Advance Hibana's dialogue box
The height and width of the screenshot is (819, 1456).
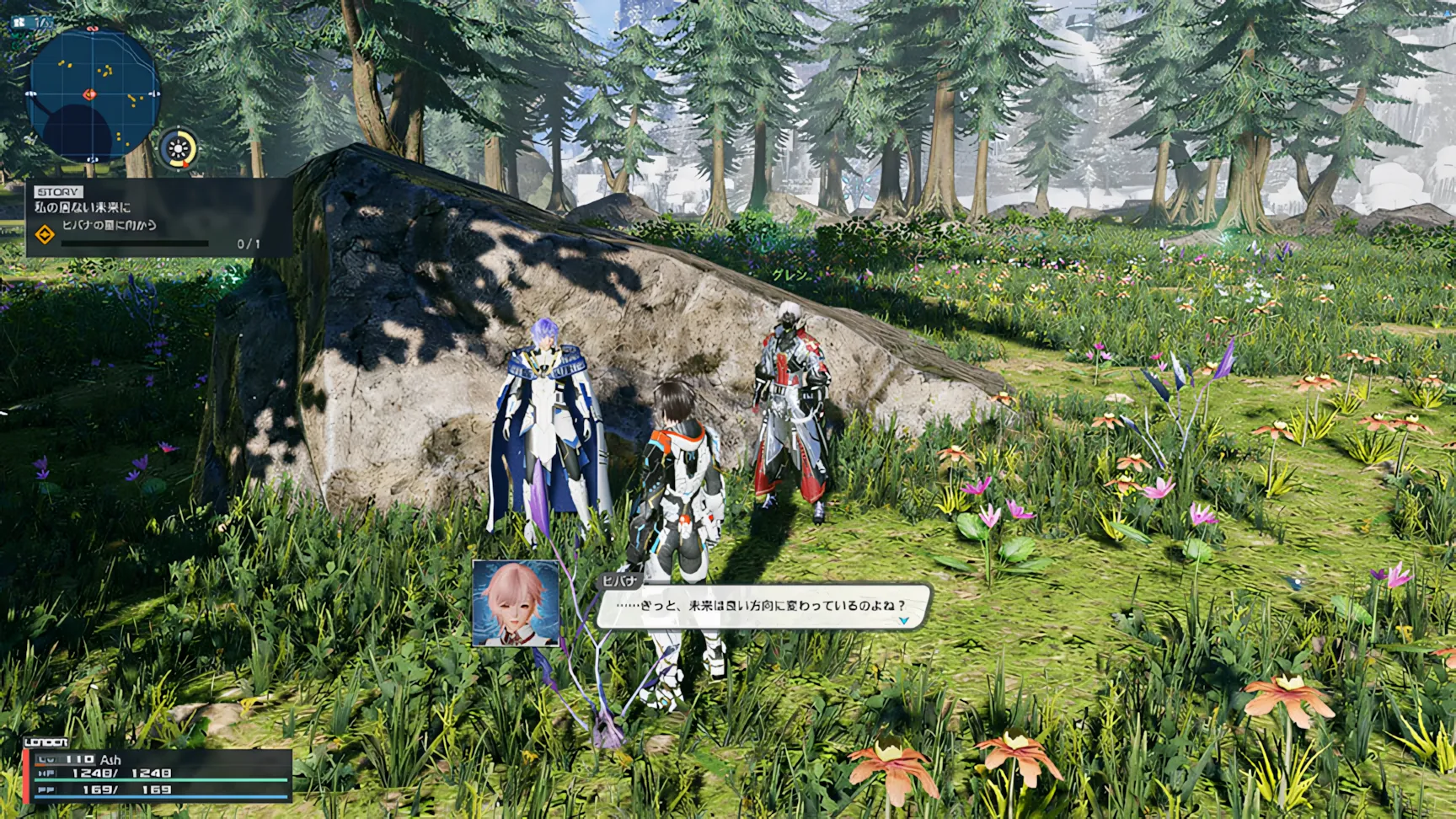[762, 606]
